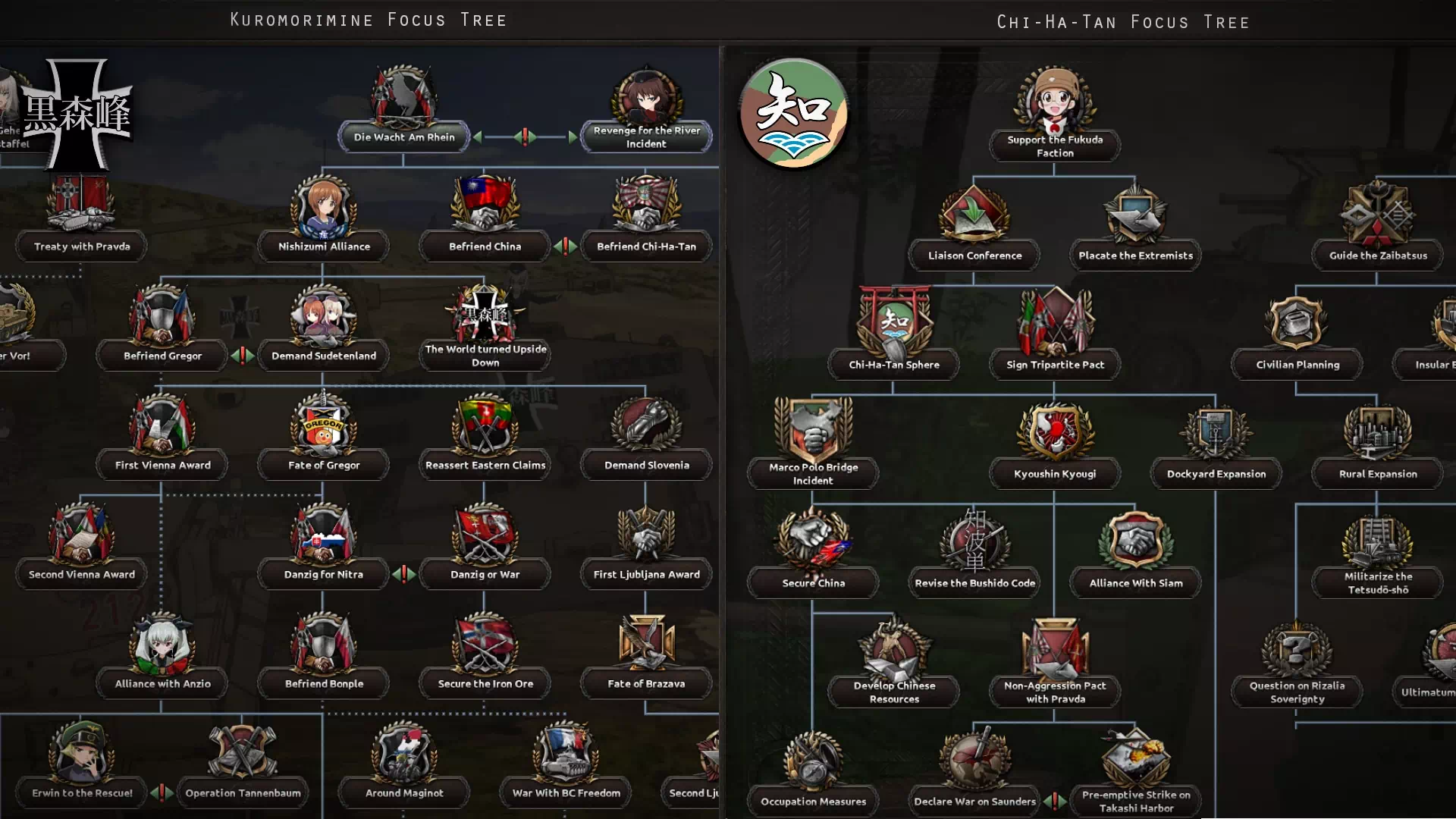Screen dimensions: 1456x819
Task: Select the Danzig or War focus
Action: click(485, 574)
